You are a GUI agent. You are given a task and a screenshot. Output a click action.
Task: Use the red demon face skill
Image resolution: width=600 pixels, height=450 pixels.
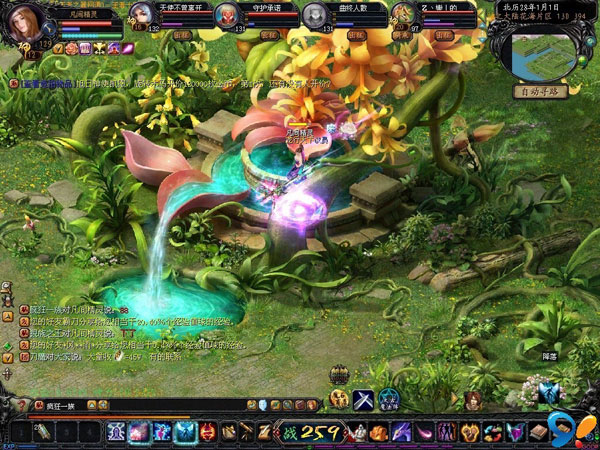(208, 432)
